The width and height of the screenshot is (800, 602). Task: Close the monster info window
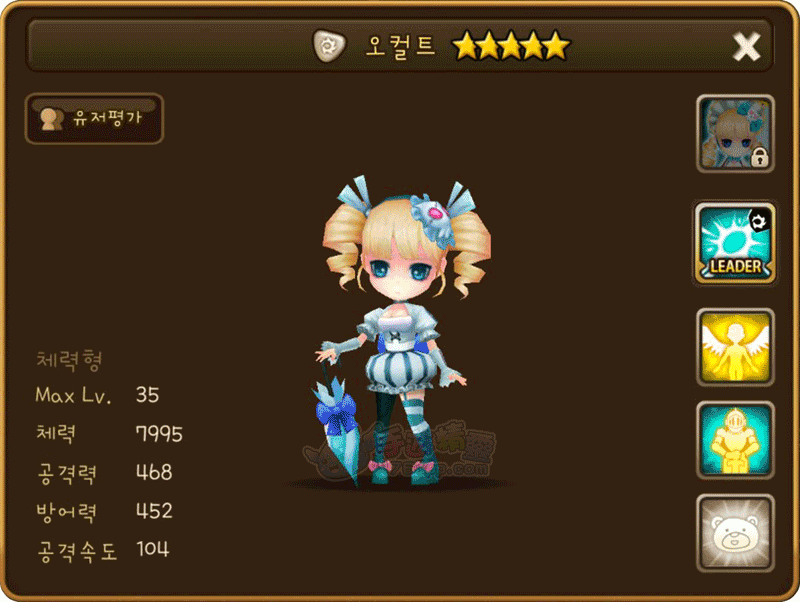click(x=746, y=46)
